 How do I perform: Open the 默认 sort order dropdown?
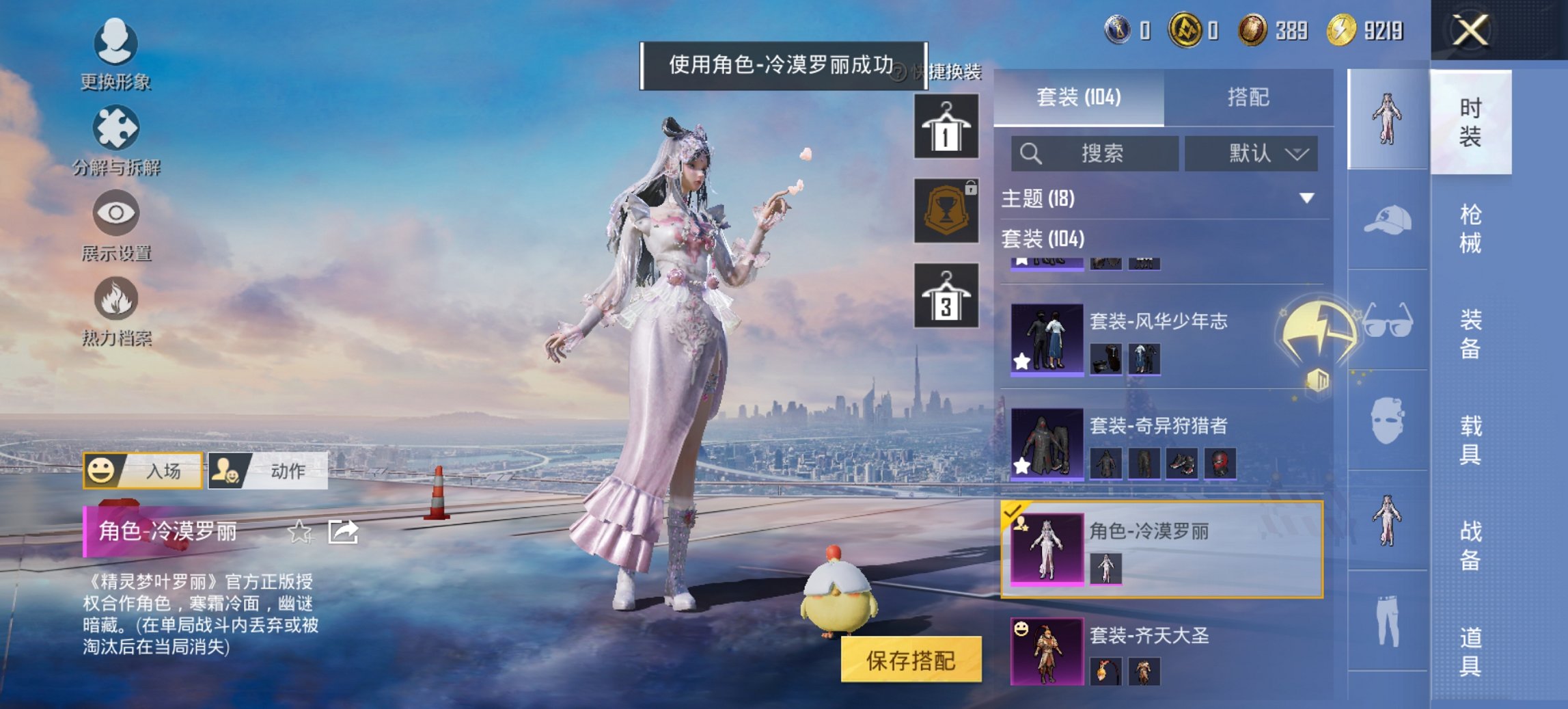(1252, 154)
